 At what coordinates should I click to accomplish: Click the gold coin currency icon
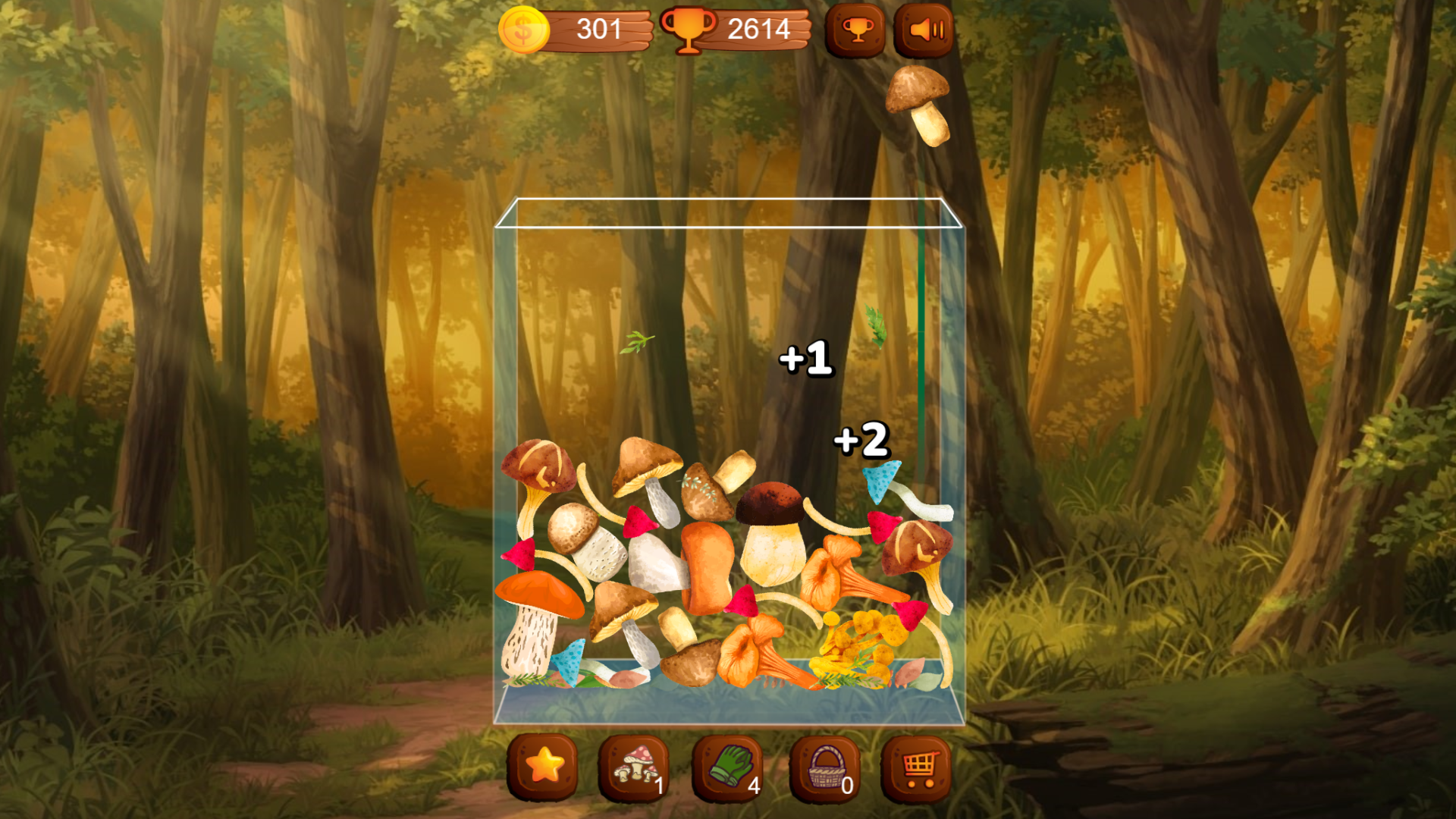(x=523, y=30)
